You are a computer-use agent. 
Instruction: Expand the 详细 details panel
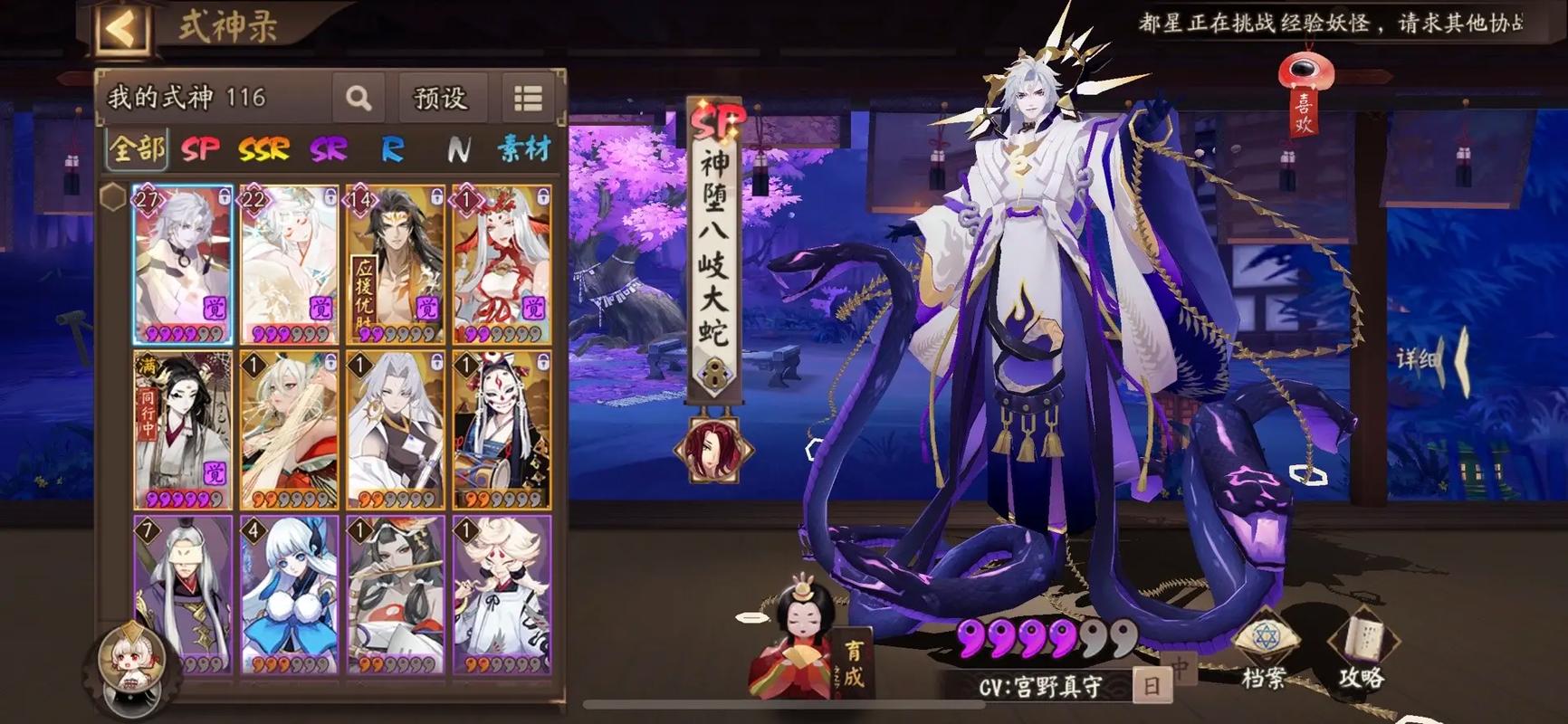[1432, 360]
